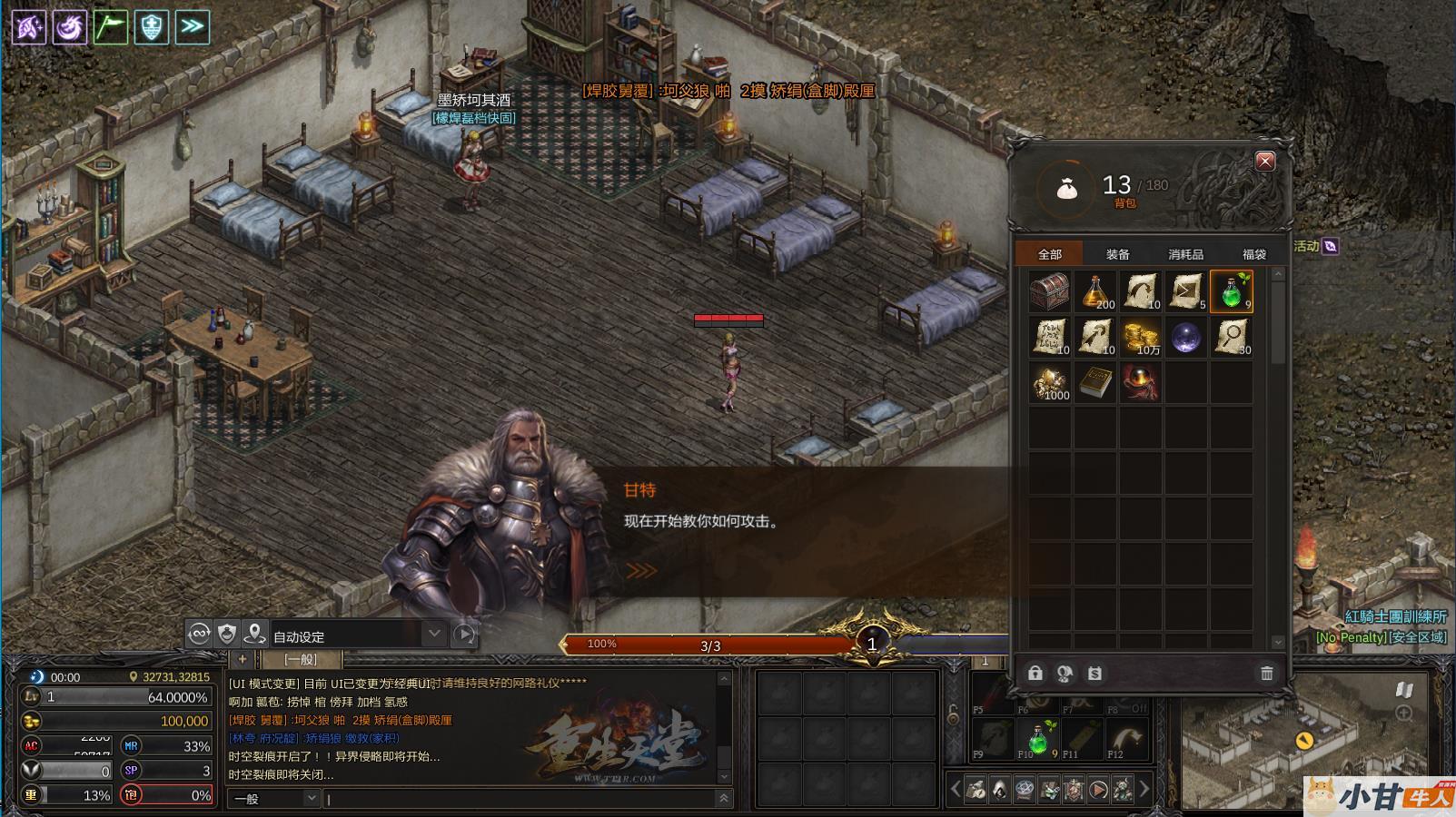Open the 自动设定 auto-settings dropdown
The width and height of the screenshot is (1456, 817).
coord(433,634)
